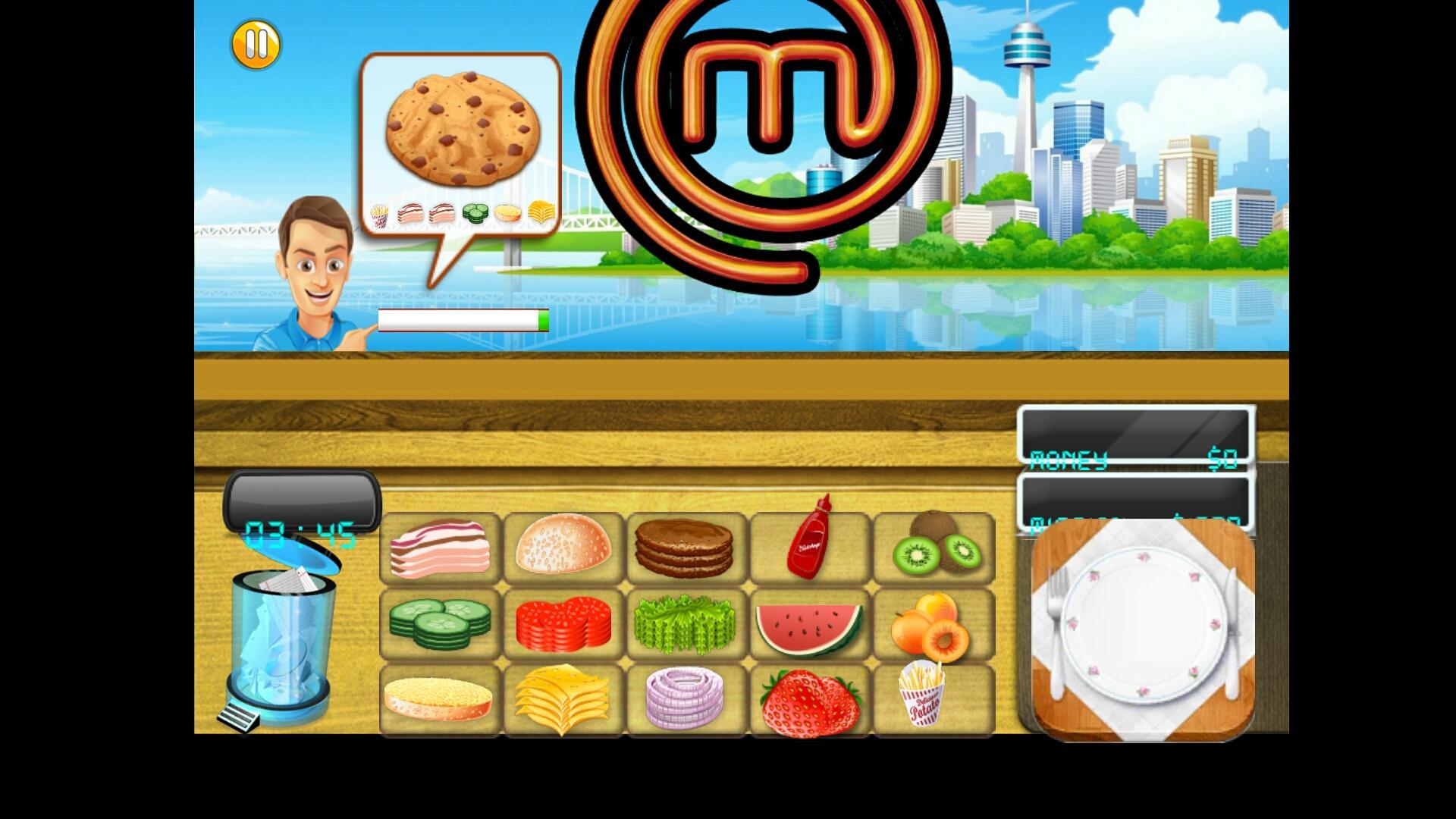The image size is (1456, 819).
Task: Pick the sesame burger bun
Action: point(563,548)
